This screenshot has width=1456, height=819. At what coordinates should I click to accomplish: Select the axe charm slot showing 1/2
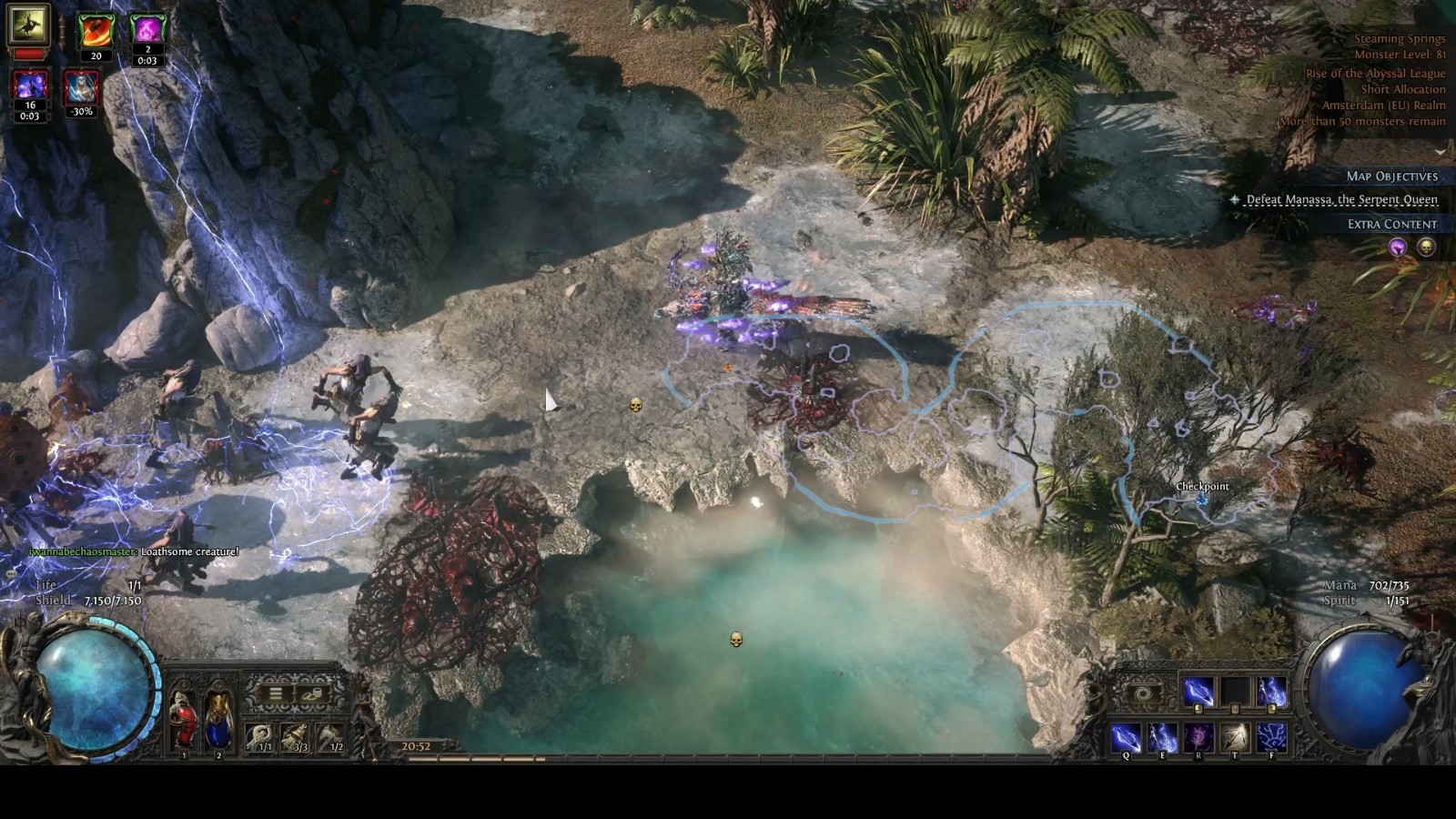tap(330, 737)
